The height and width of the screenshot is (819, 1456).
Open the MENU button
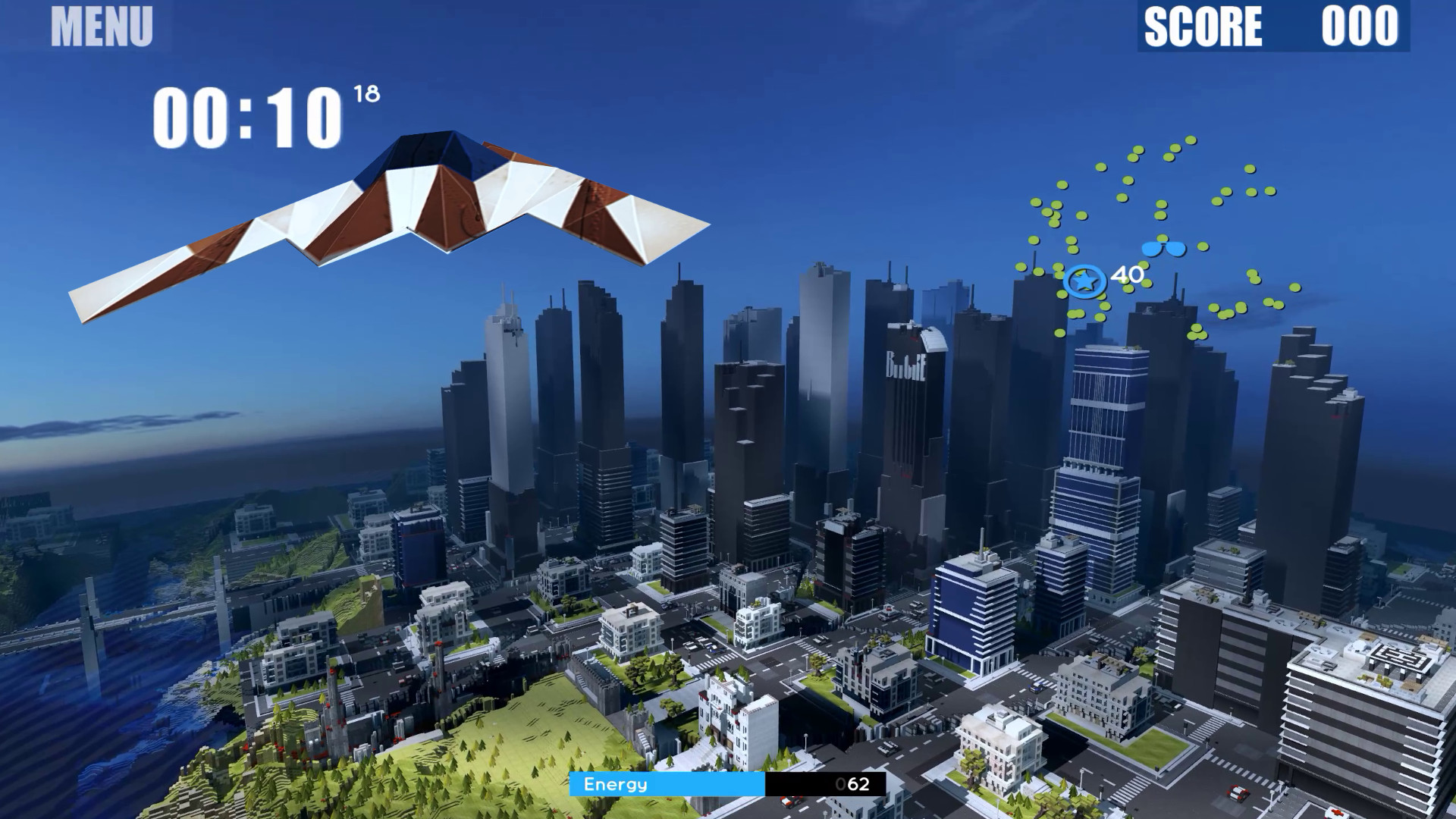pyautogui.click(x=102, y=27)
